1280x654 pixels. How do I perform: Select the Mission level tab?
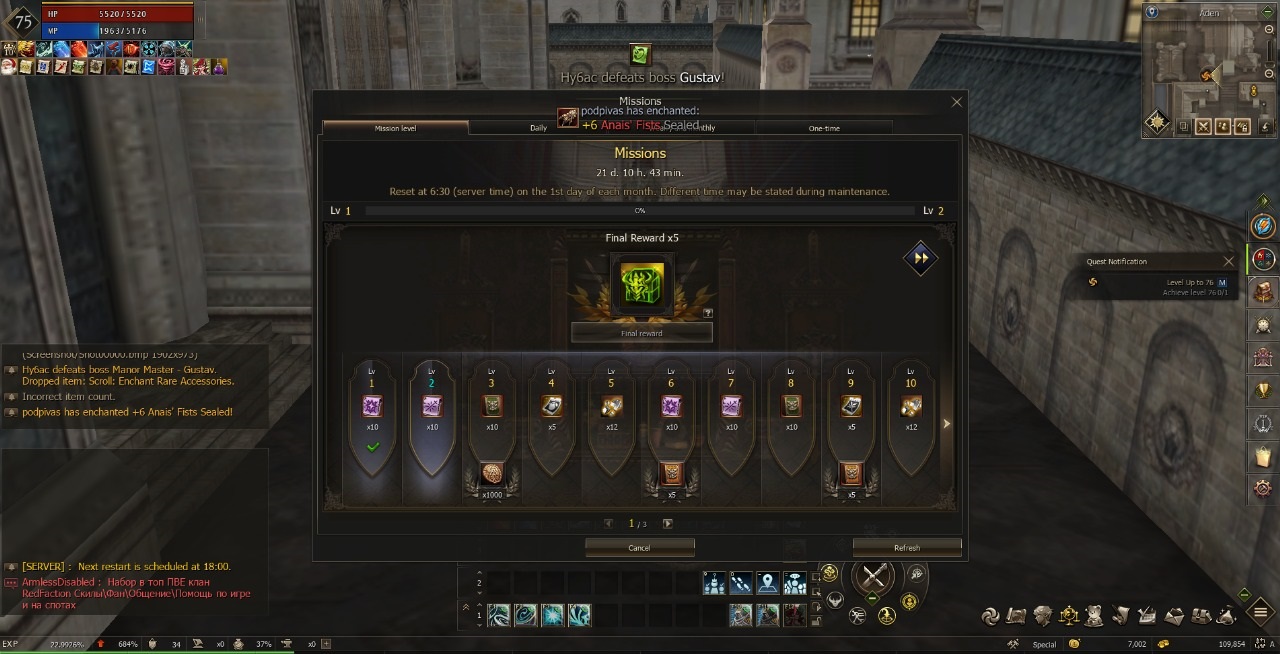(395, 128)
